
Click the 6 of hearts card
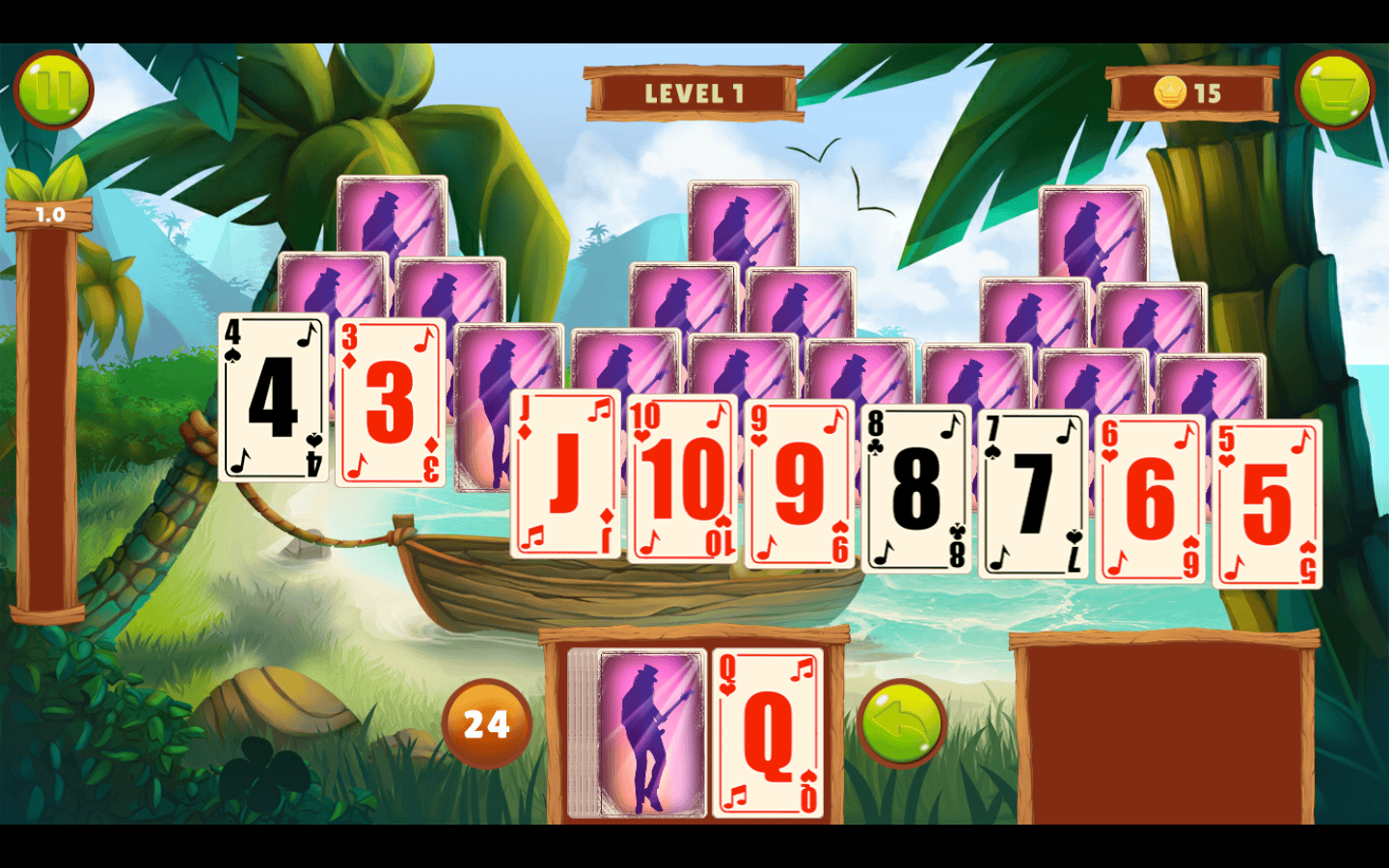coord(1148,492)
